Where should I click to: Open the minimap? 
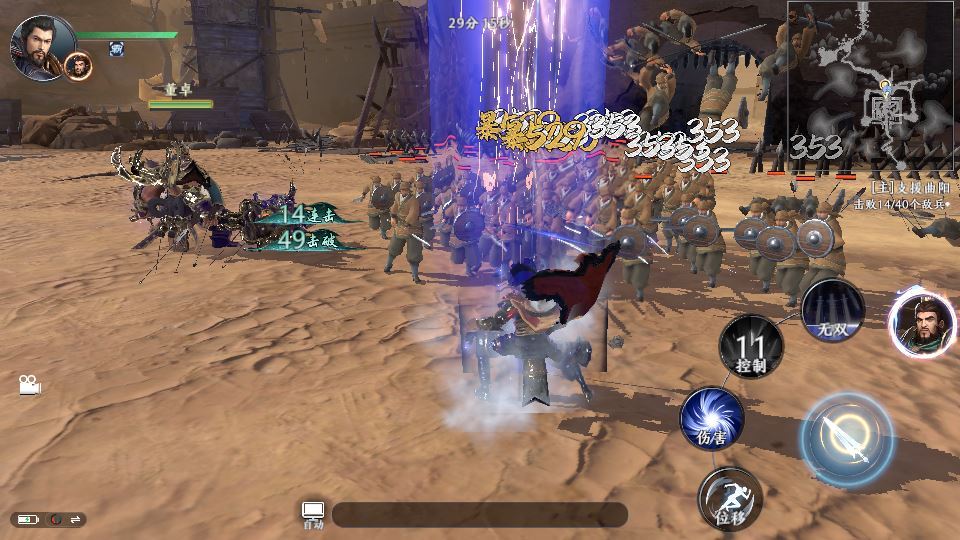coord(872,86)
